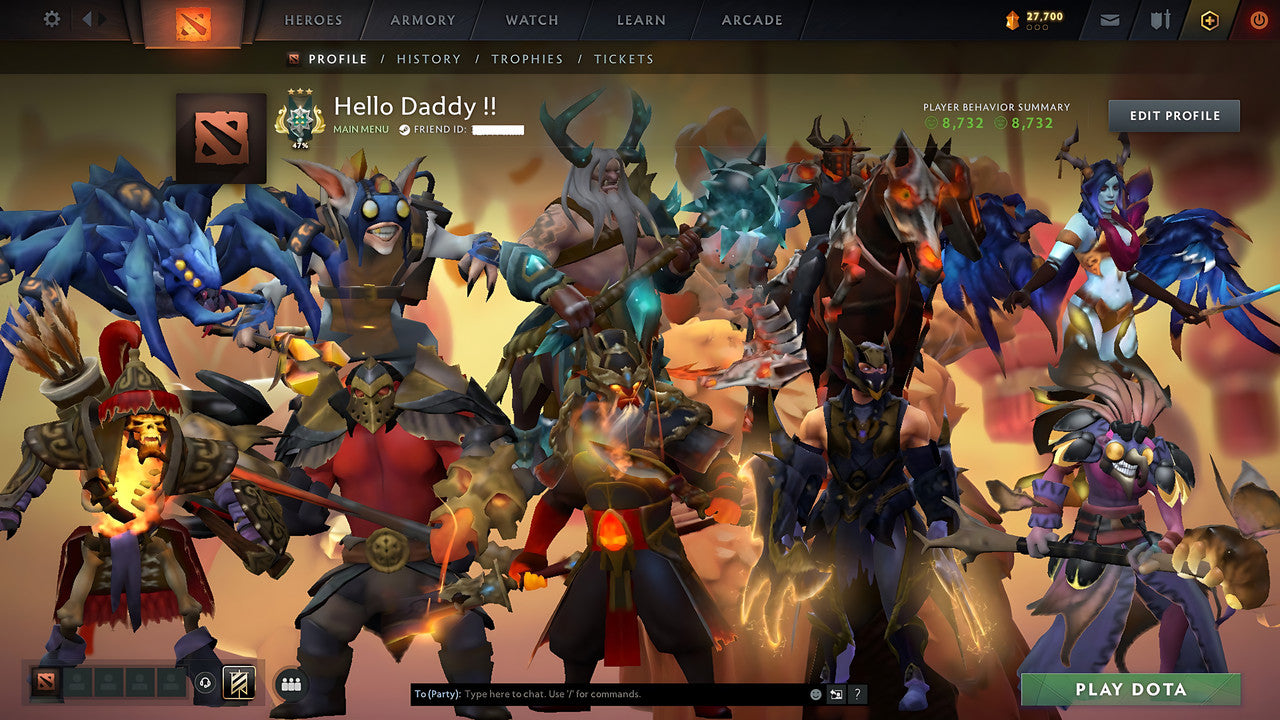Click the EDIT PROFILE button
This screenshot has height=720, width=1280.
1172,115
